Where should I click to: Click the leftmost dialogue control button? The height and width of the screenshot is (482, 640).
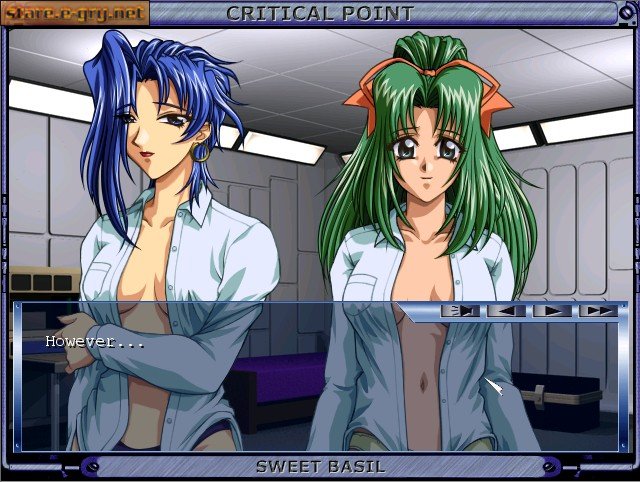click(x=461, y=311)
